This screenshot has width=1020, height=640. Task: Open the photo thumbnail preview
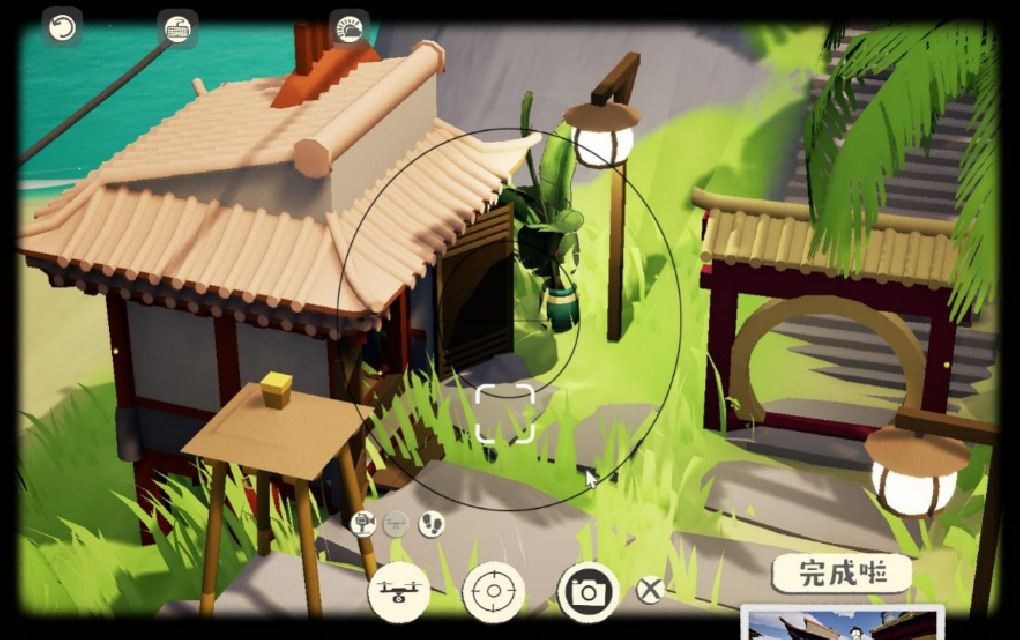pyautogui.click(x=842, y=624)
